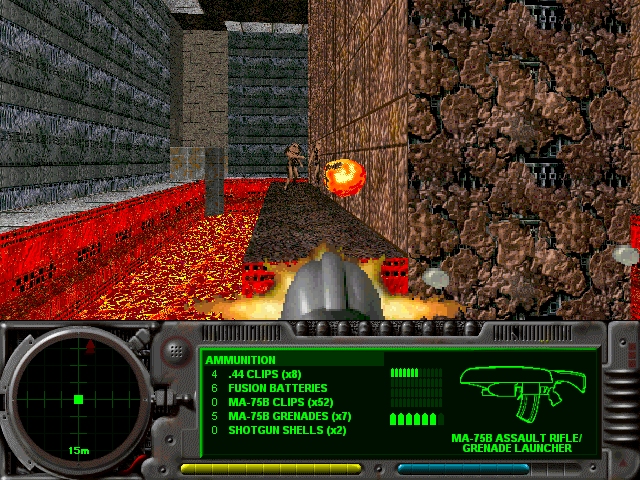Click the Ammunition inventory header
The width and height of the screenshot is (640, 480).
[242, 360]
